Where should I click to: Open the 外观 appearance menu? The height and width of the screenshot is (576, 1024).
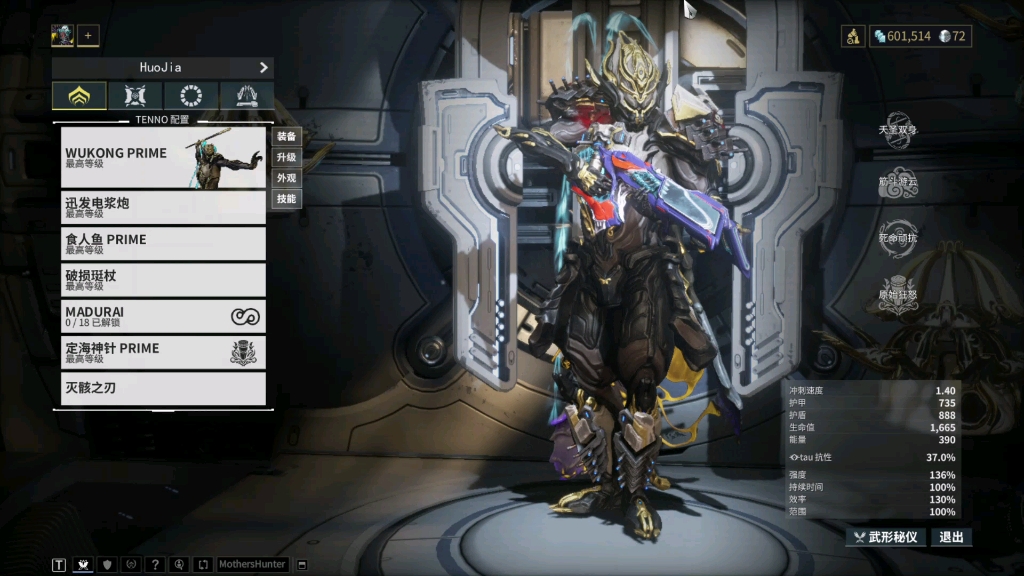click(287, 178)
